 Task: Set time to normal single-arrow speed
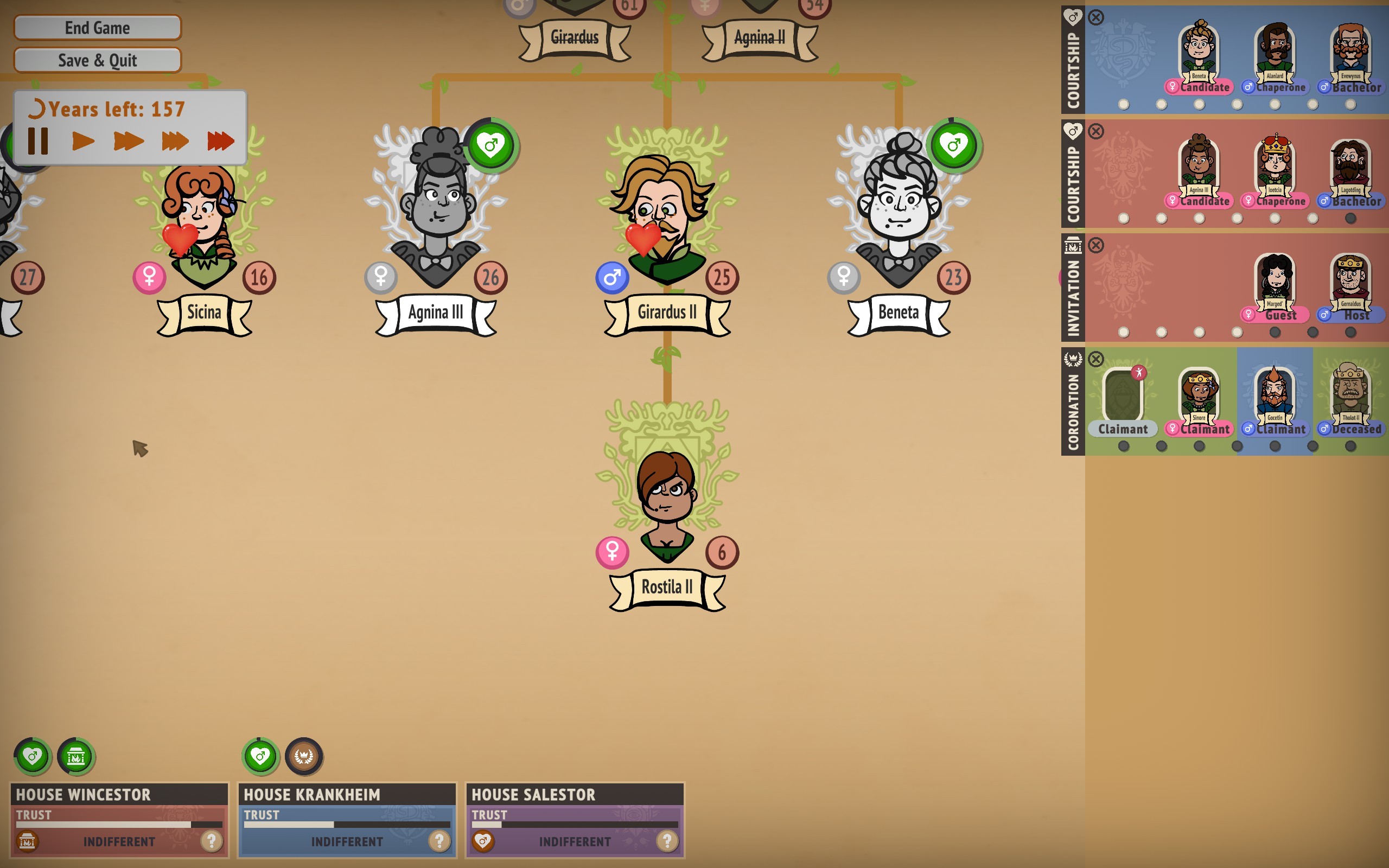click(x=83, y=141)
